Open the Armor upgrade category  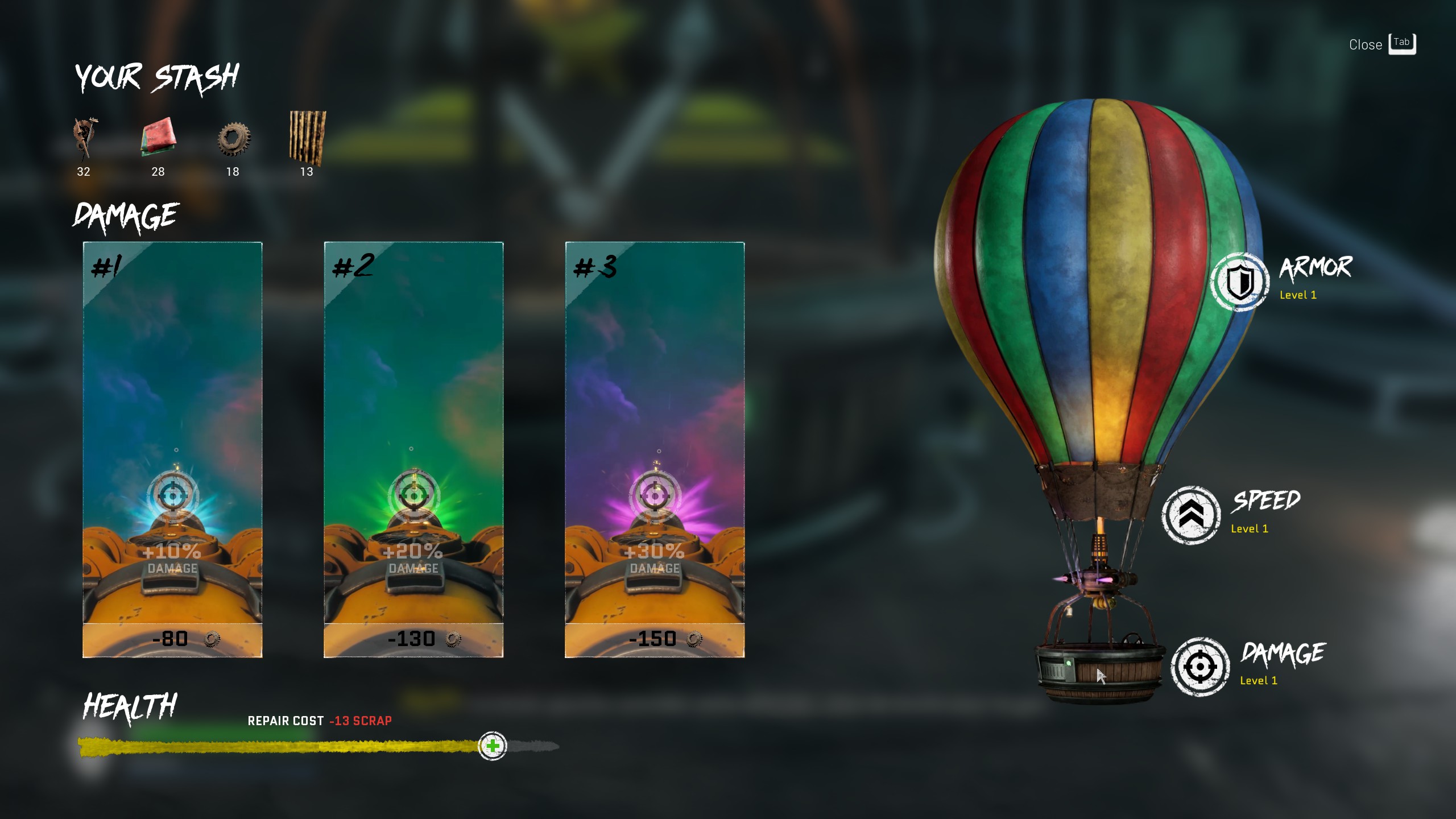point(1240,282)
